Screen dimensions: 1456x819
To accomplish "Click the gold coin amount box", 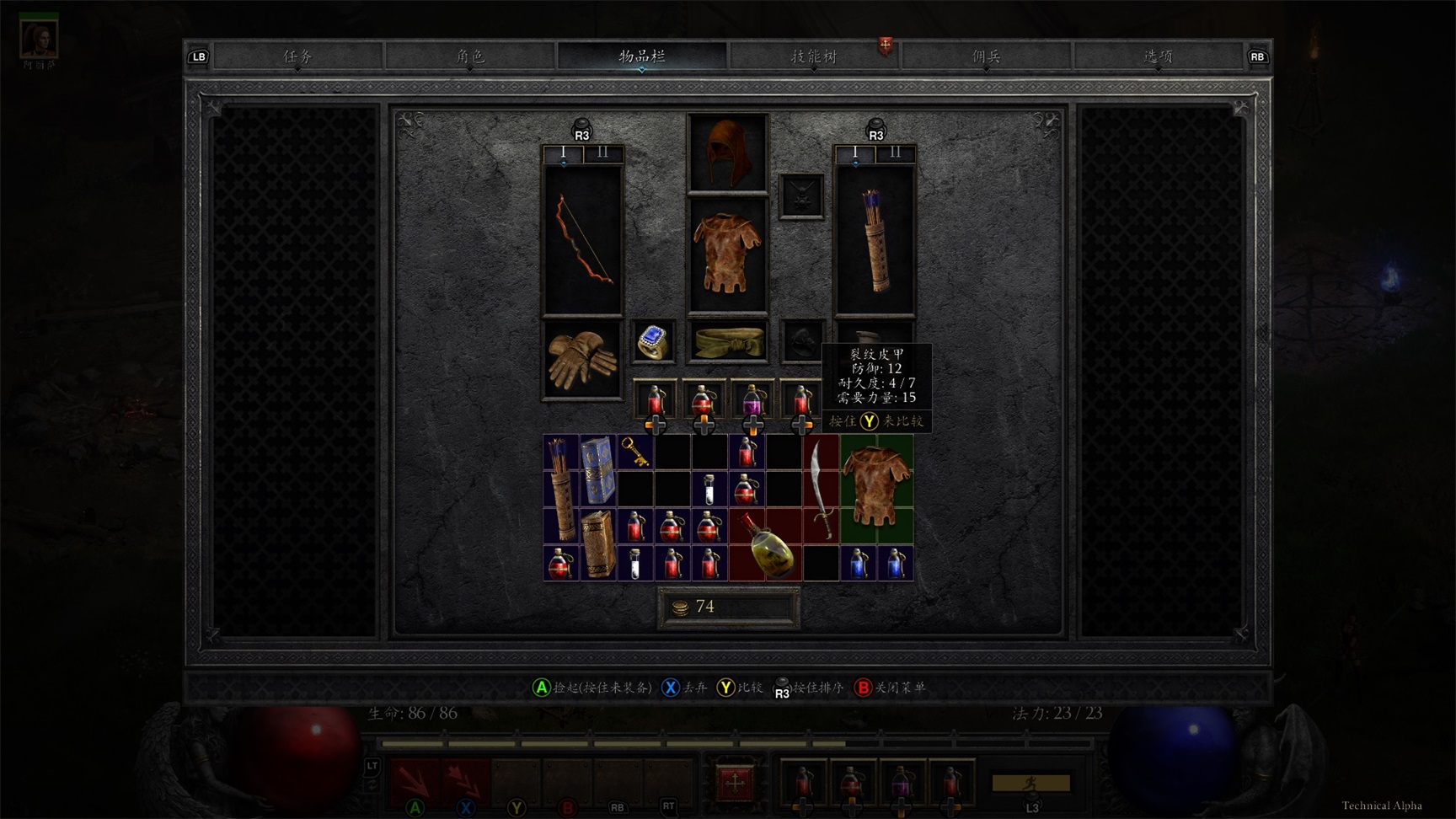I will point(729,608).
